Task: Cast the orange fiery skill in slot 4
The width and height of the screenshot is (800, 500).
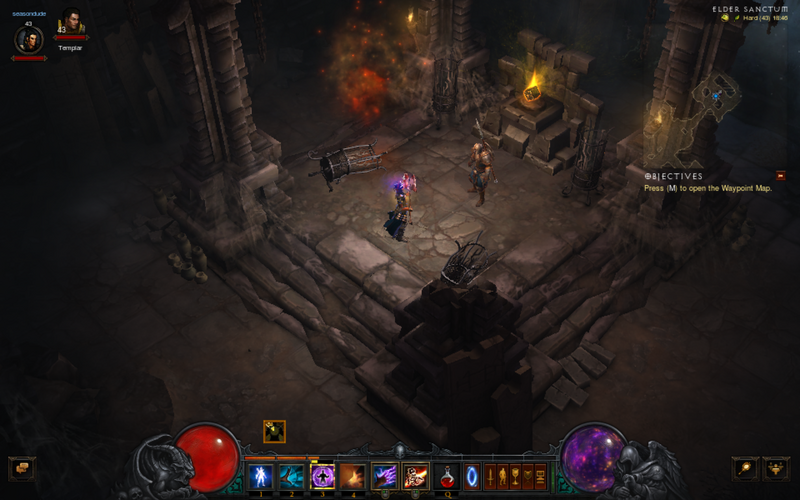Action: tap(352, 476)
